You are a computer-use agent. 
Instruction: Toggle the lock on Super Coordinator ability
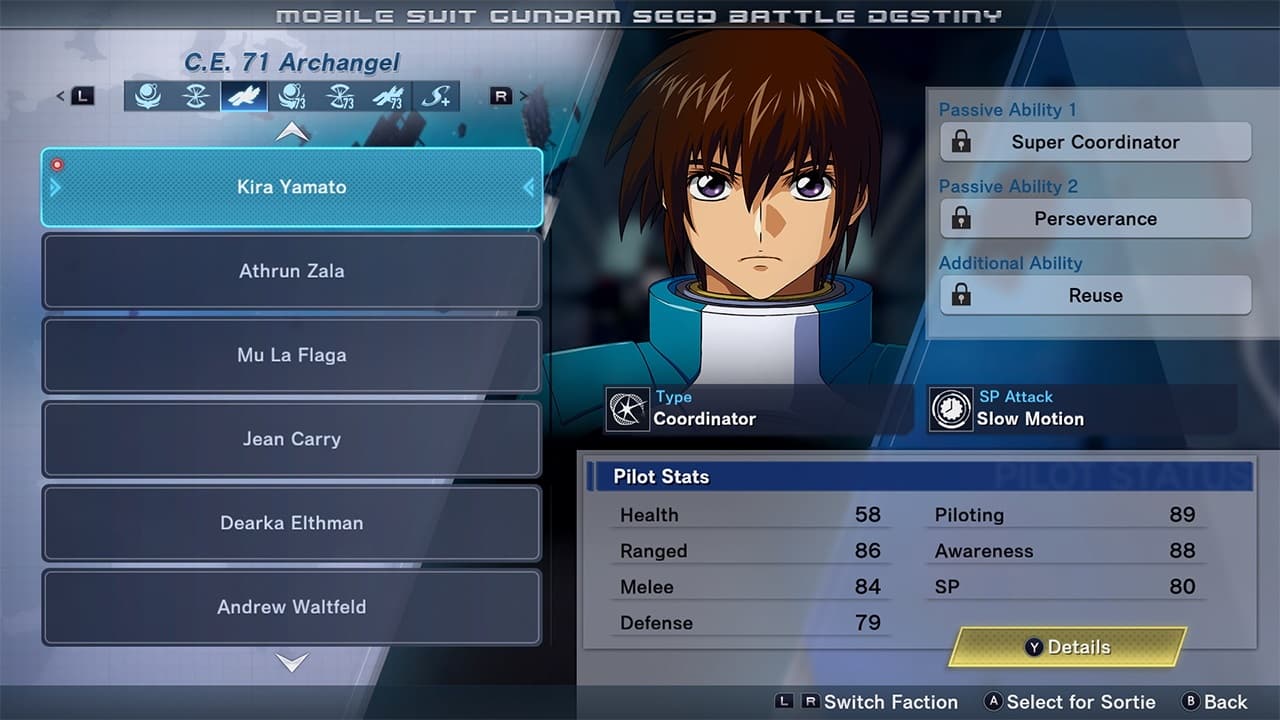pos(963,142)
